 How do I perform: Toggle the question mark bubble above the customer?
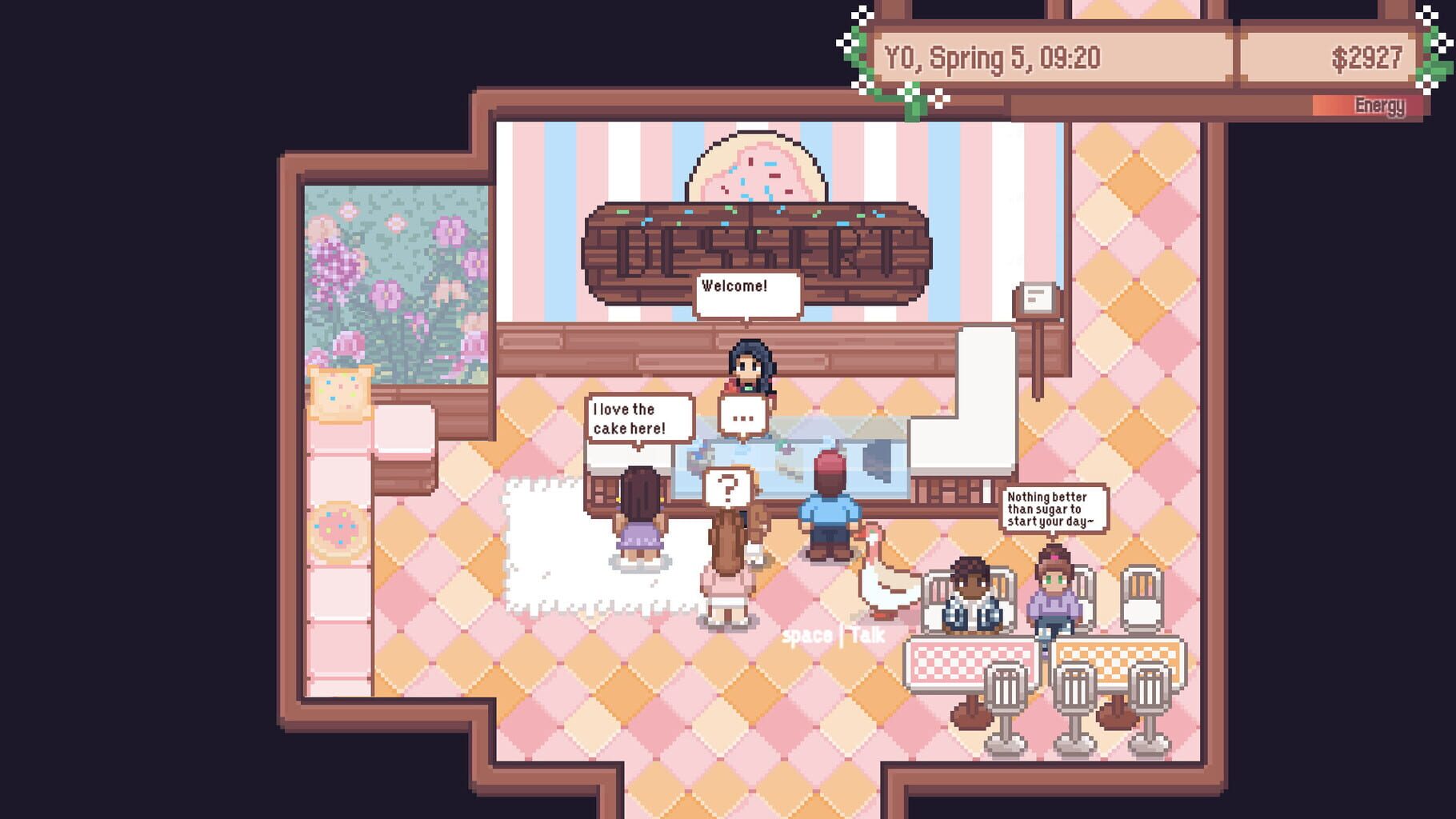730,487
